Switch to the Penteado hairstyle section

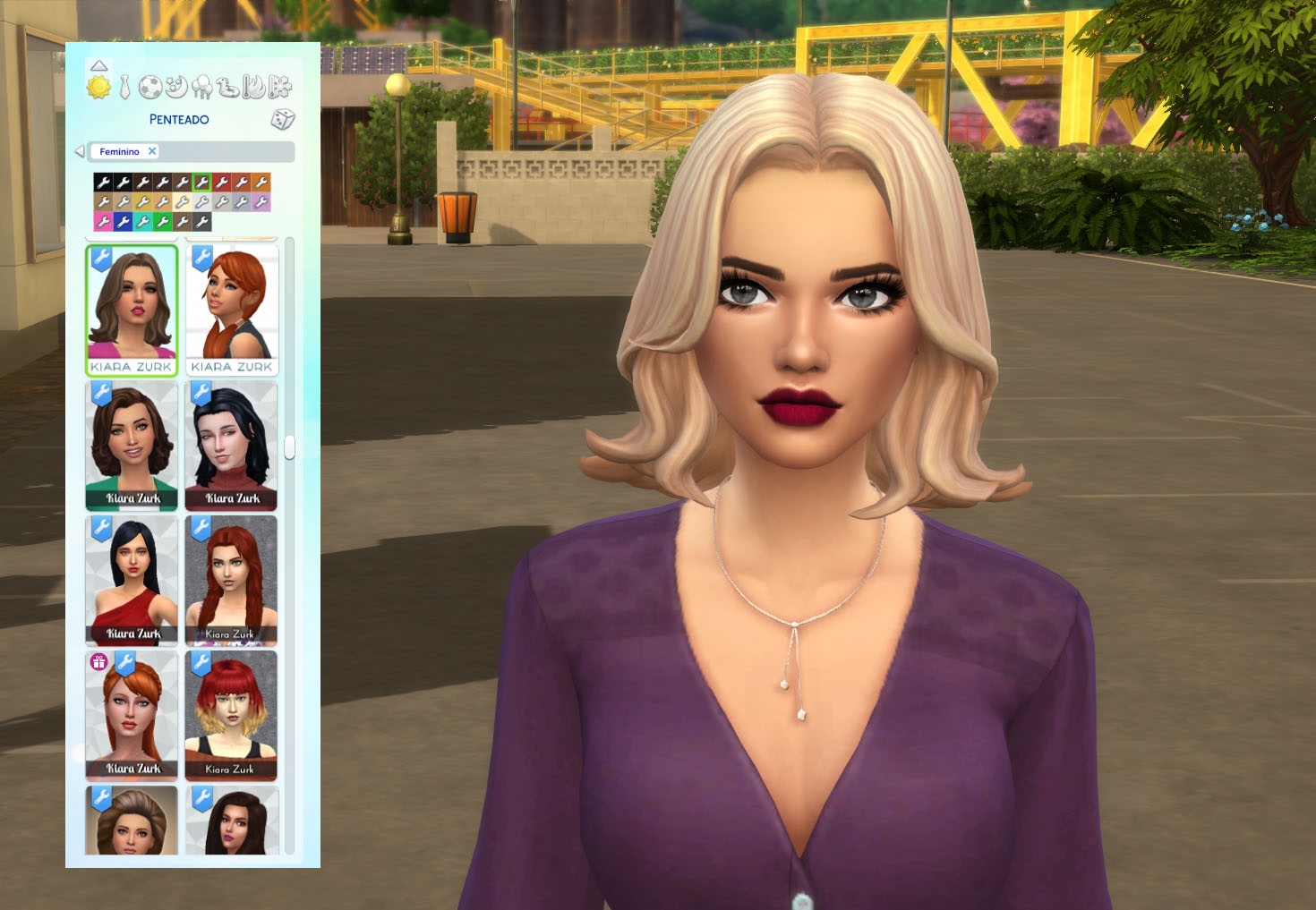pos(179,119)
